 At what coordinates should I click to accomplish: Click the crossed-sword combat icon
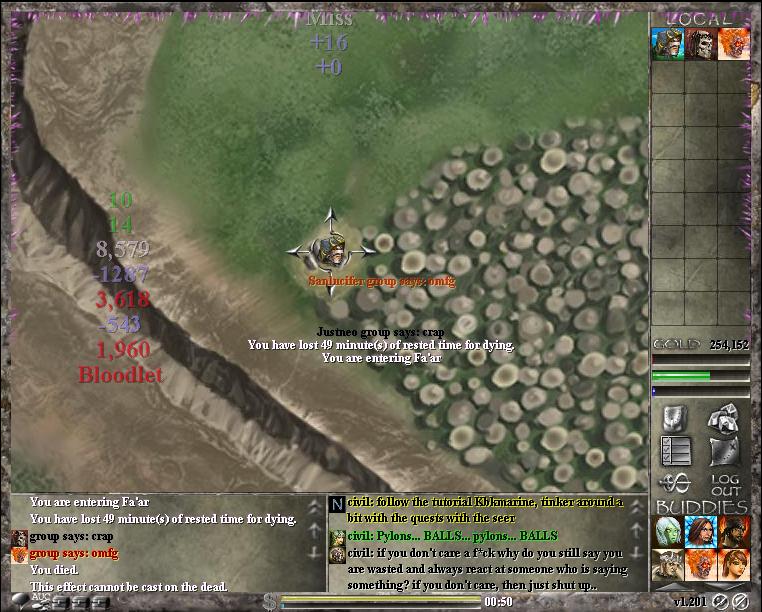[673, 484]
